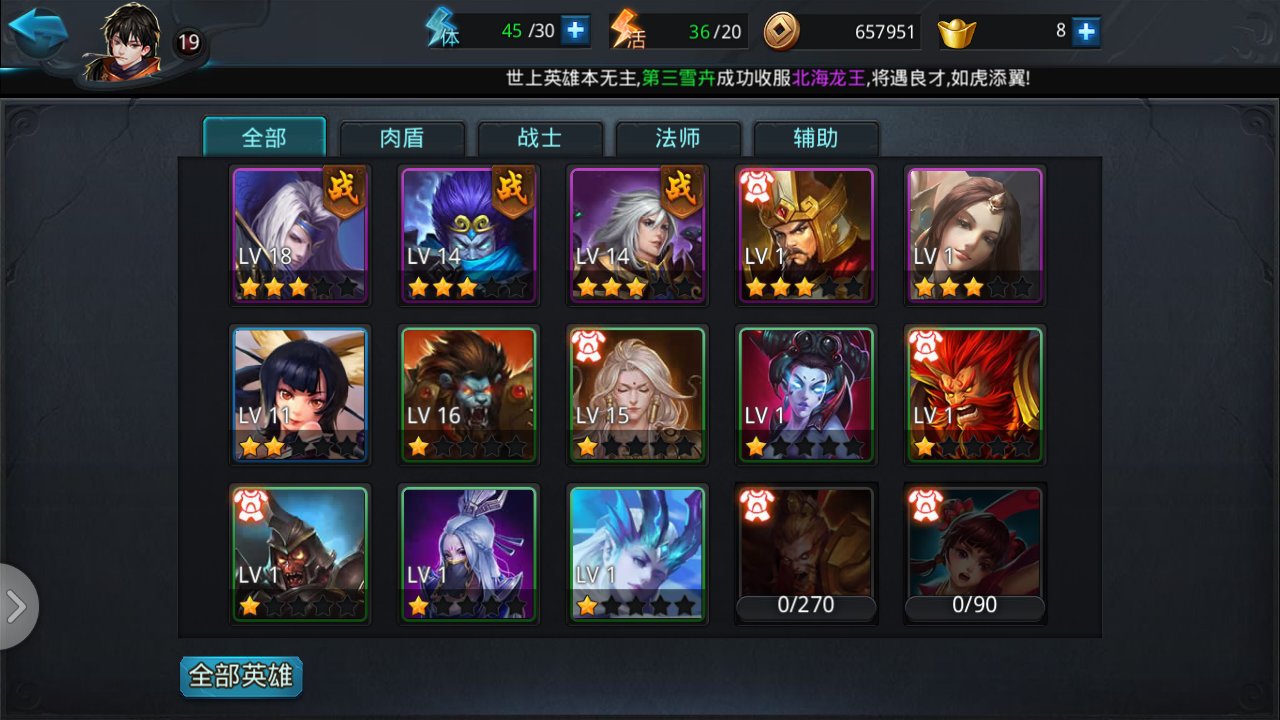Viewport: 1280px width, 720px height.
Task: Select the 战士 warrior tab
Action: click(541, 138)
